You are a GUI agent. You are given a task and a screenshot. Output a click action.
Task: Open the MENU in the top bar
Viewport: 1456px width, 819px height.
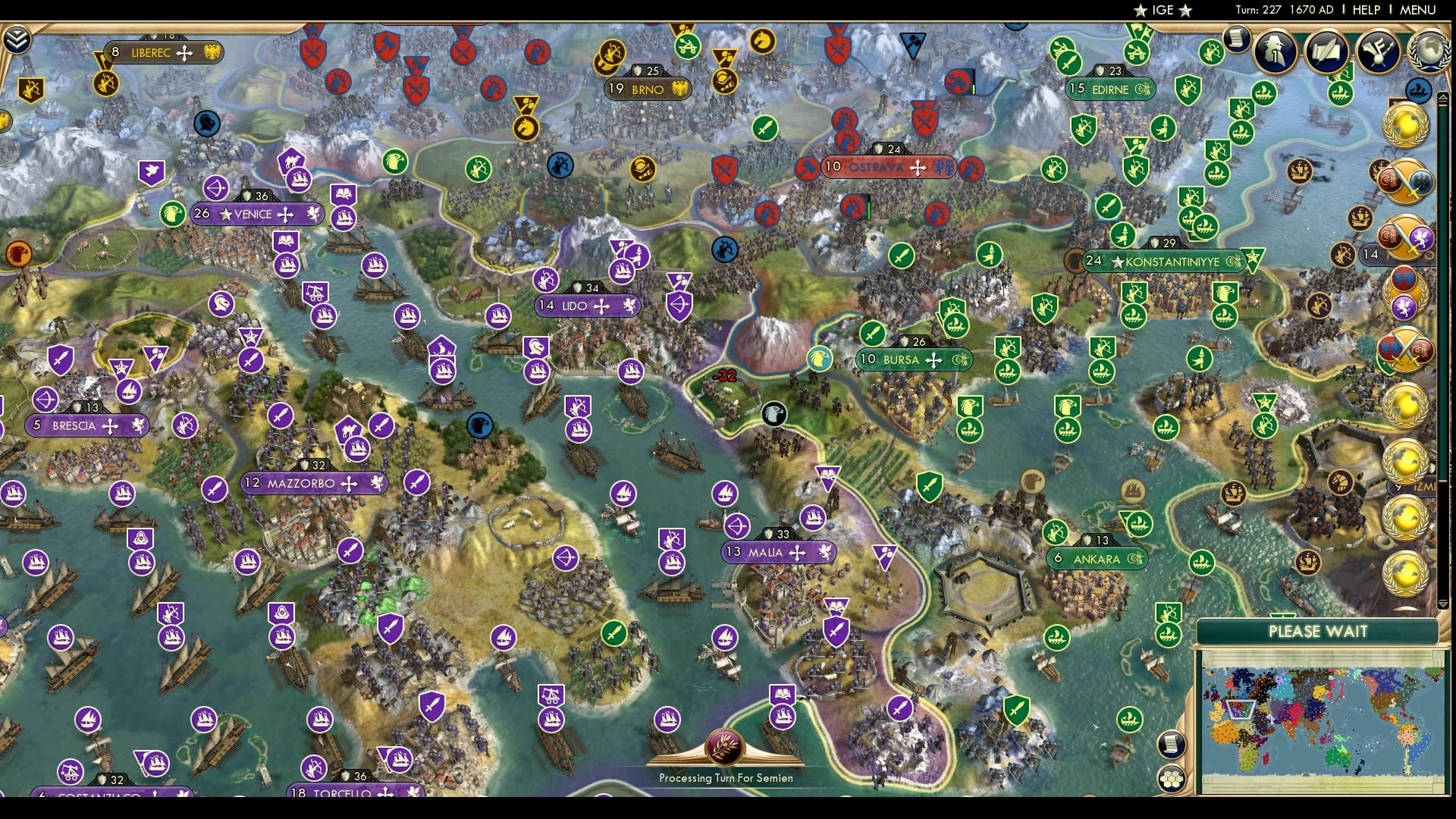[x=1420, y=11]
